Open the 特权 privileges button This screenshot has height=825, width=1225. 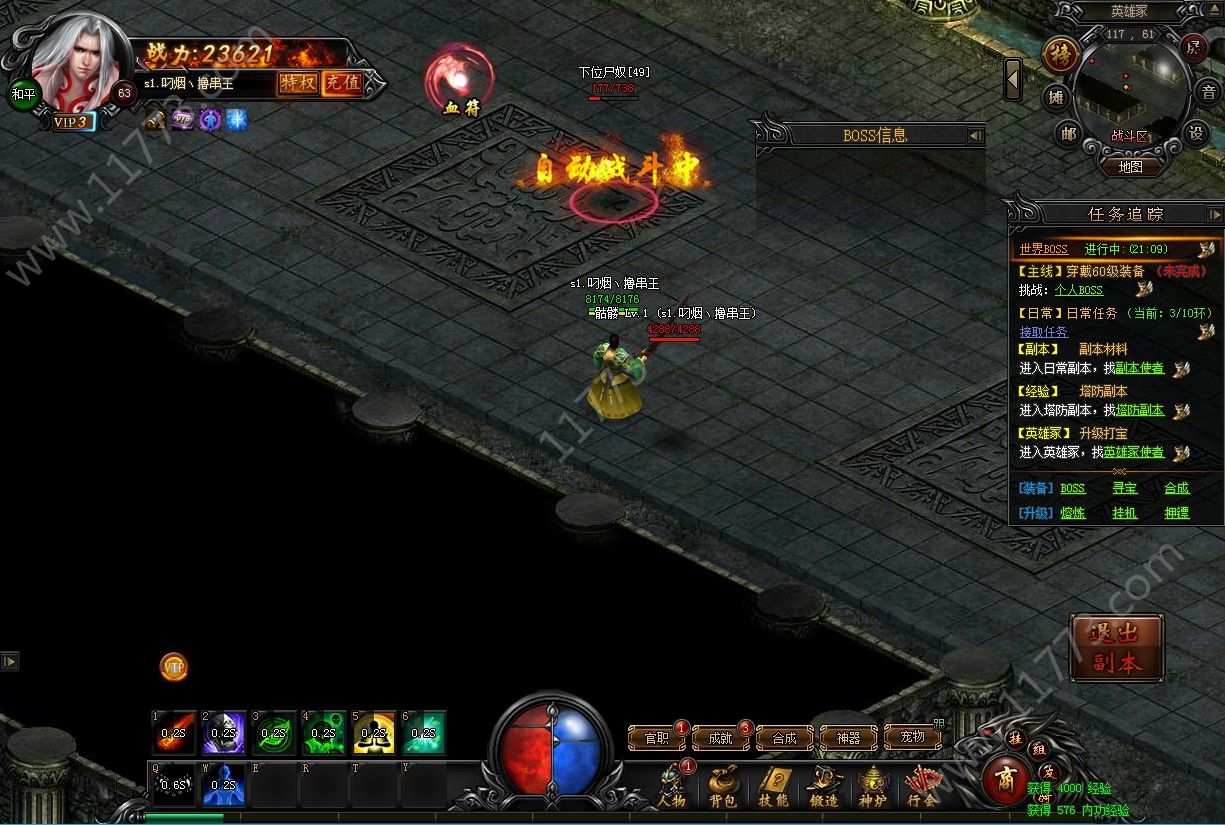(298, 83)
